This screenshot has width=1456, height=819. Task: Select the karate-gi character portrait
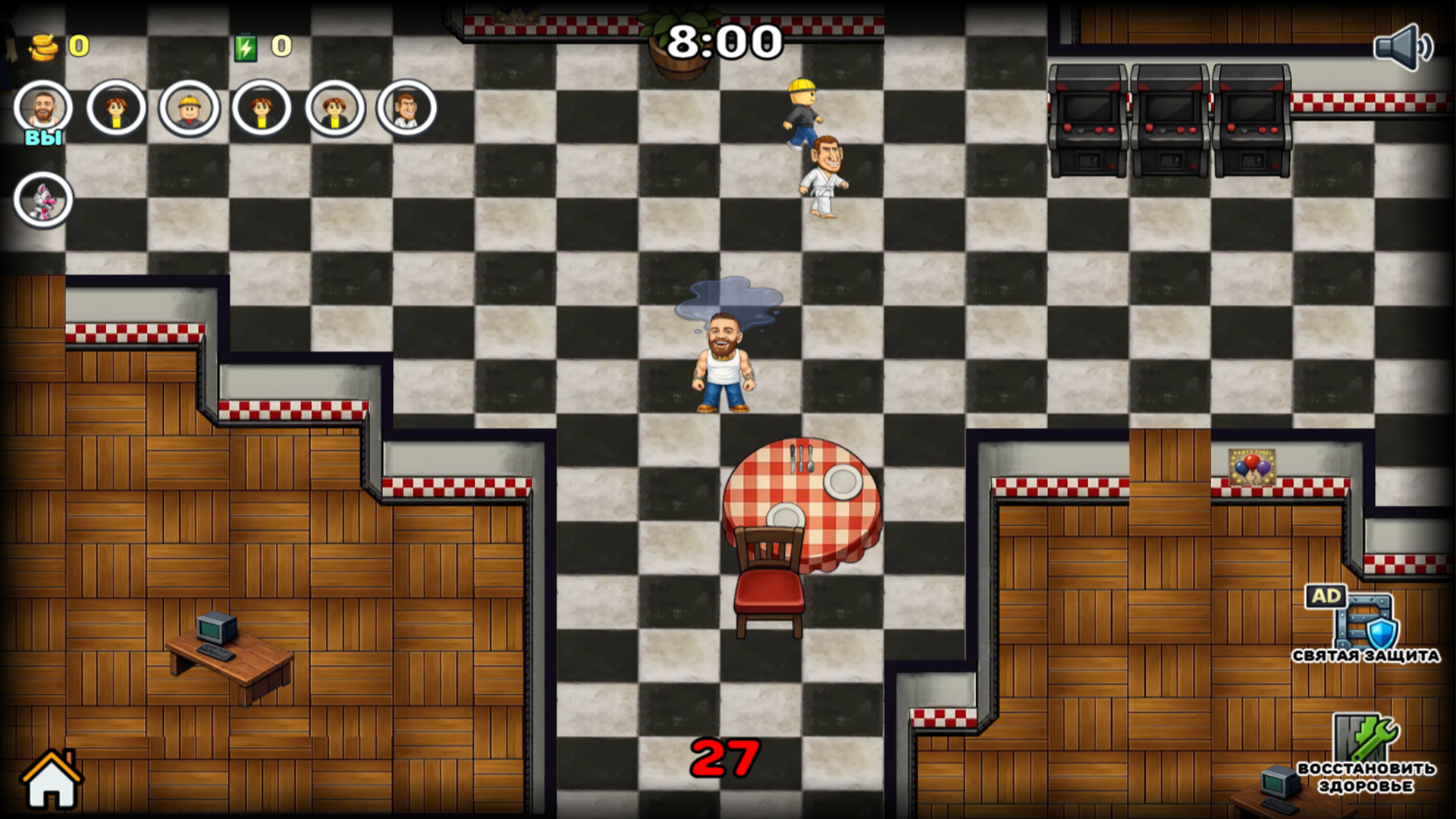[x=407, y=108]
